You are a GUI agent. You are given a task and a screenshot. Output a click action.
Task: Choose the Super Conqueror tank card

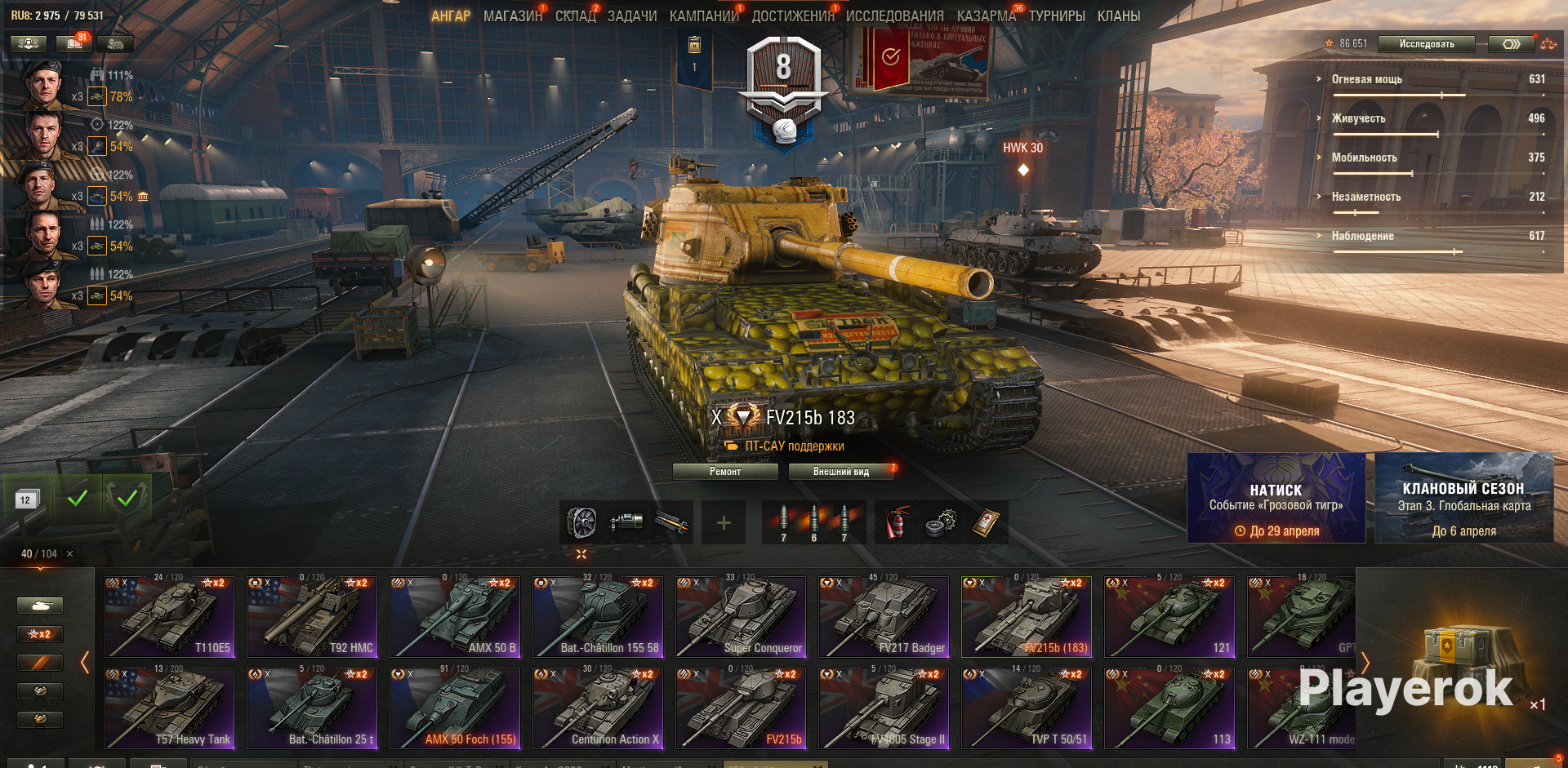pos(741,617)
